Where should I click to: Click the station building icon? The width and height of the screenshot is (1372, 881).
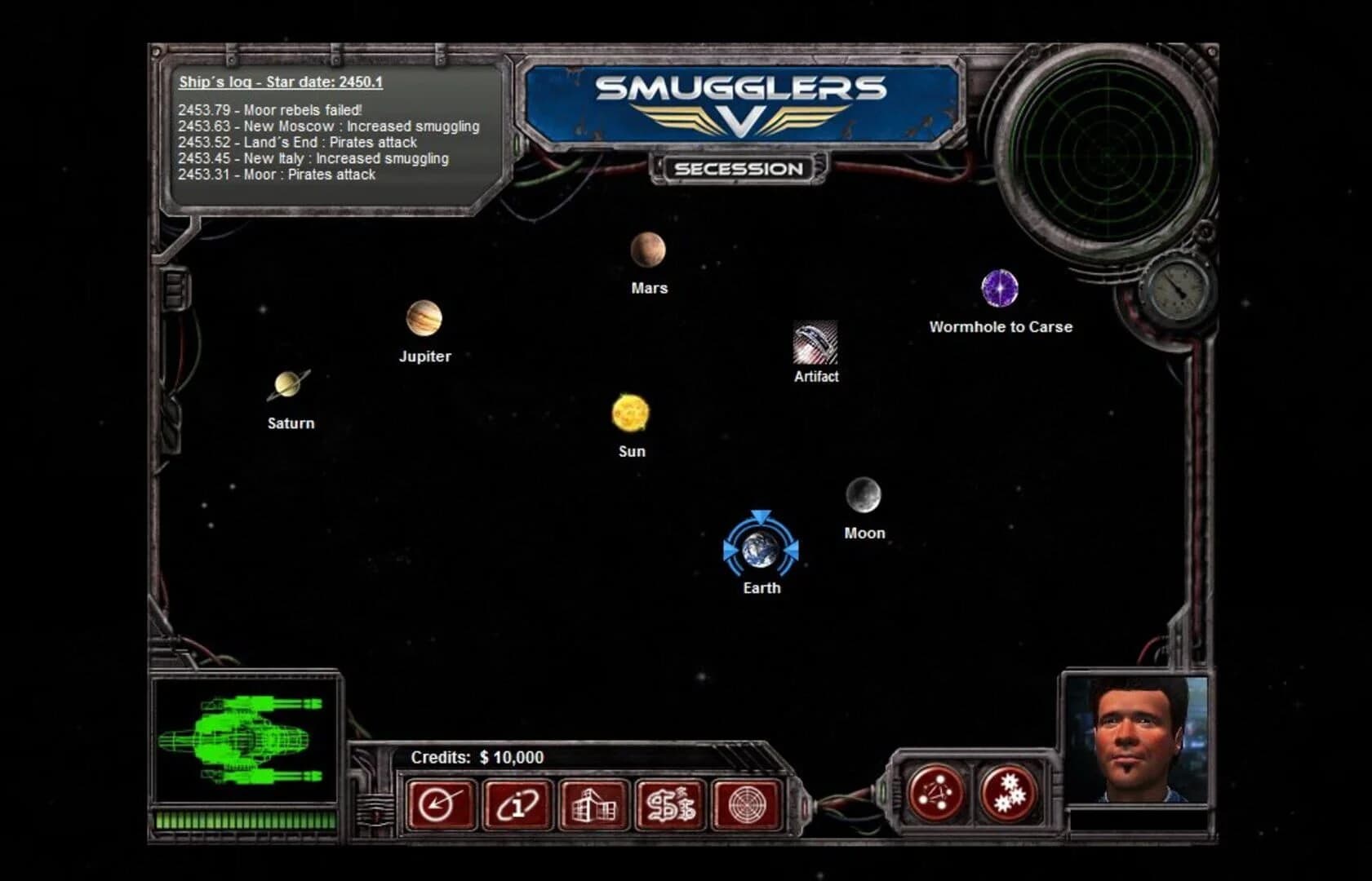pyautogui.click(x=593, y=805)
